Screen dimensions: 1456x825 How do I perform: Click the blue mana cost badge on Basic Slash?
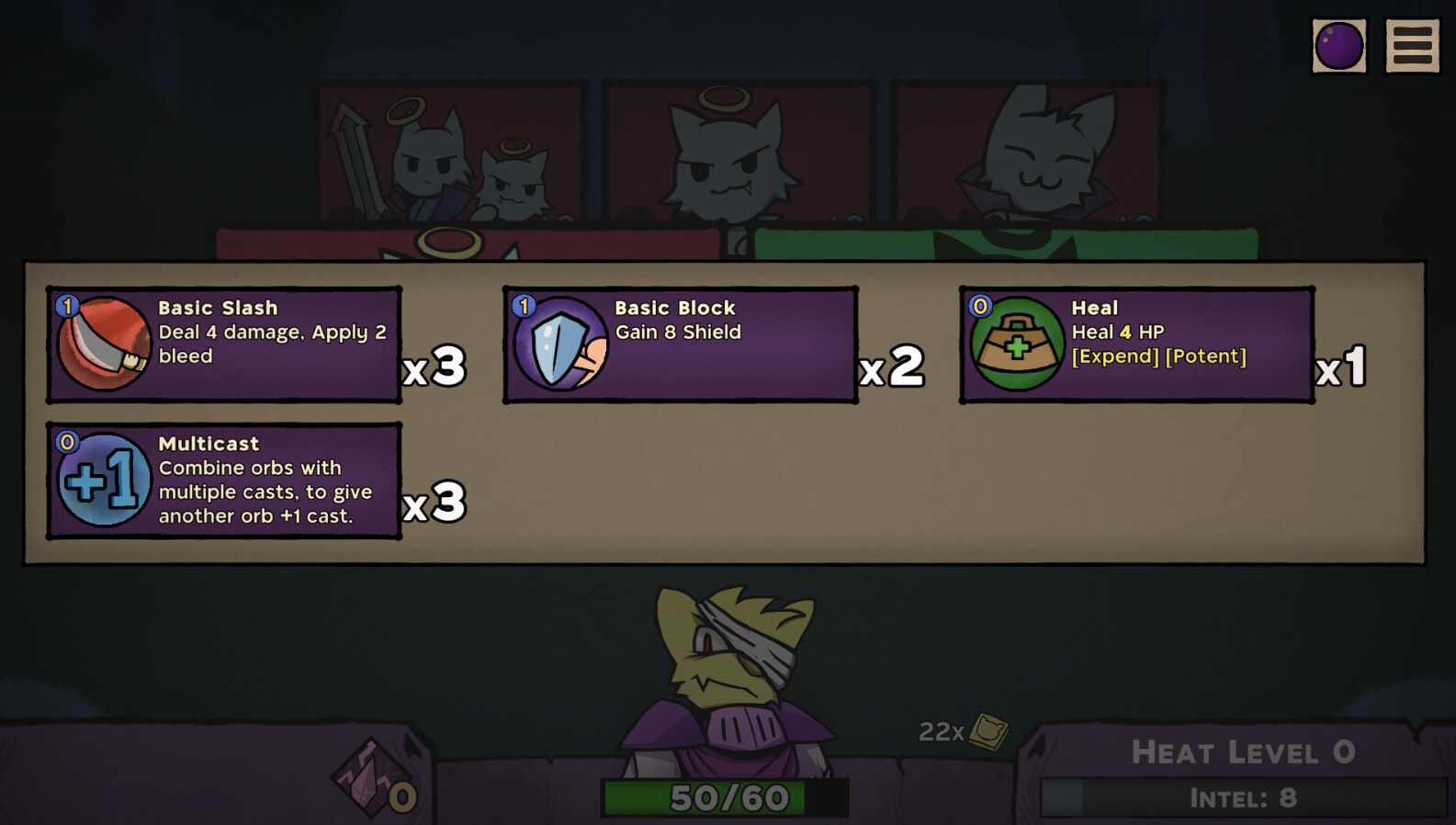pyautogui.click(x=66, y=307)
